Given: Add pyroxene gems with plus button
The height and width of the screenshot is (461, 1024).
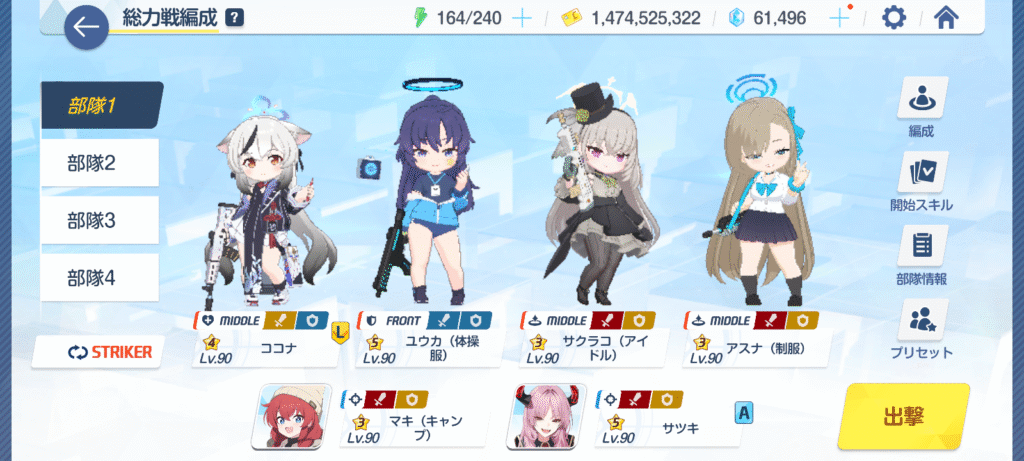Looking at the screenshot, I should tap(839, 18).
